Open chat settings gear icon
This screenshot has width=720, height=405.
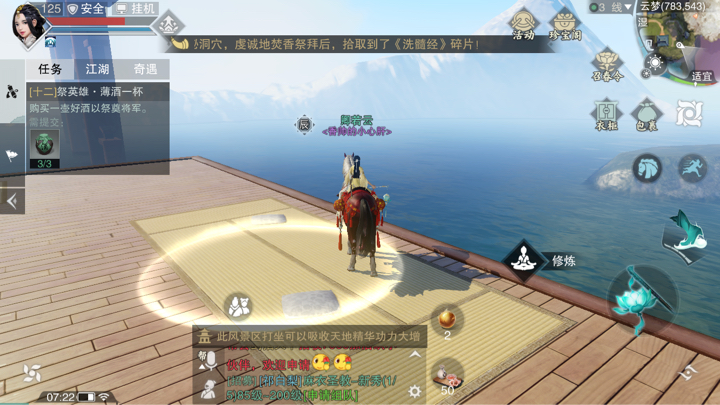coord(416,393)
